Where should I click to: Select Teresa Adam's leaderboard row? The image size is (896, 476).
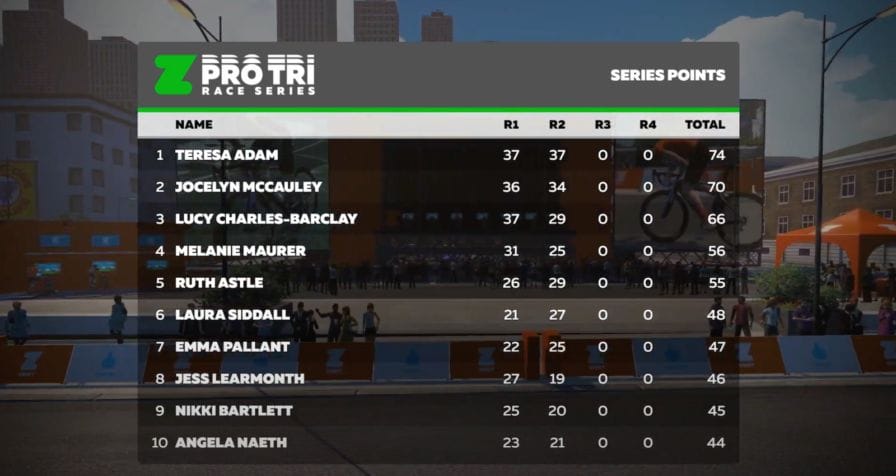click(226, 155)
